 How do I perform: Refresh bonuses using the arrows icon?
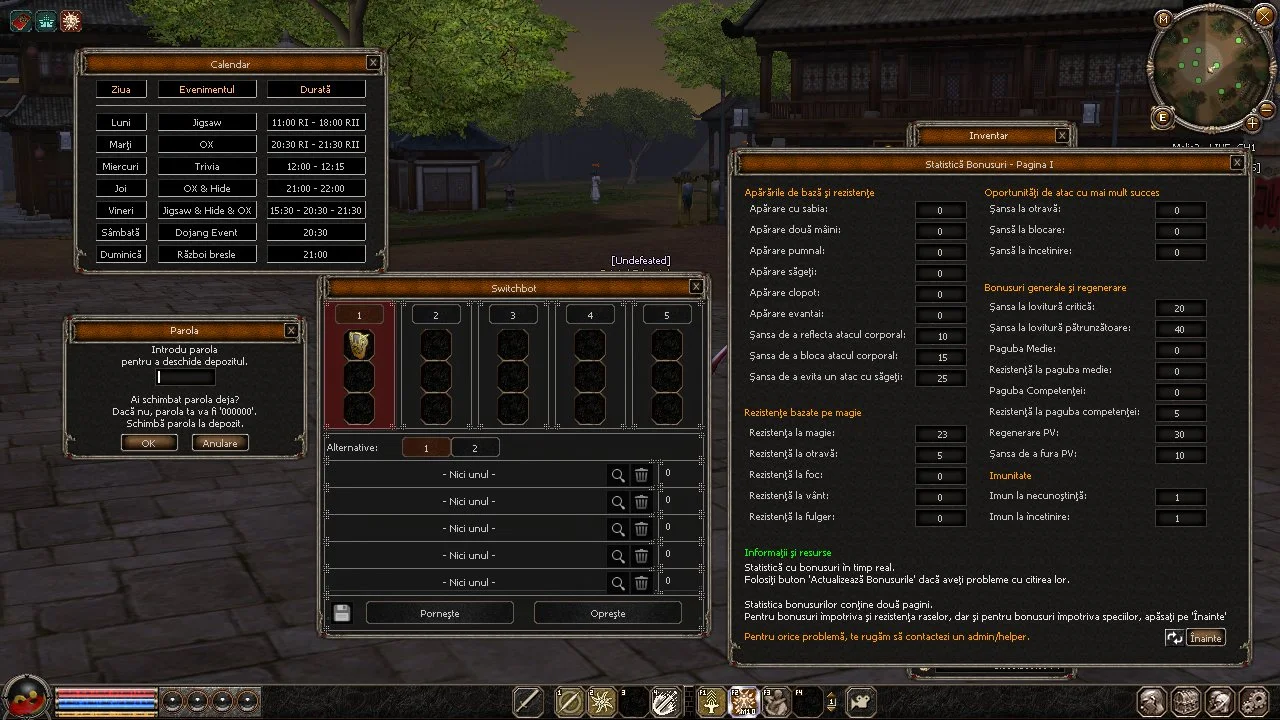tap(1174, 638)
